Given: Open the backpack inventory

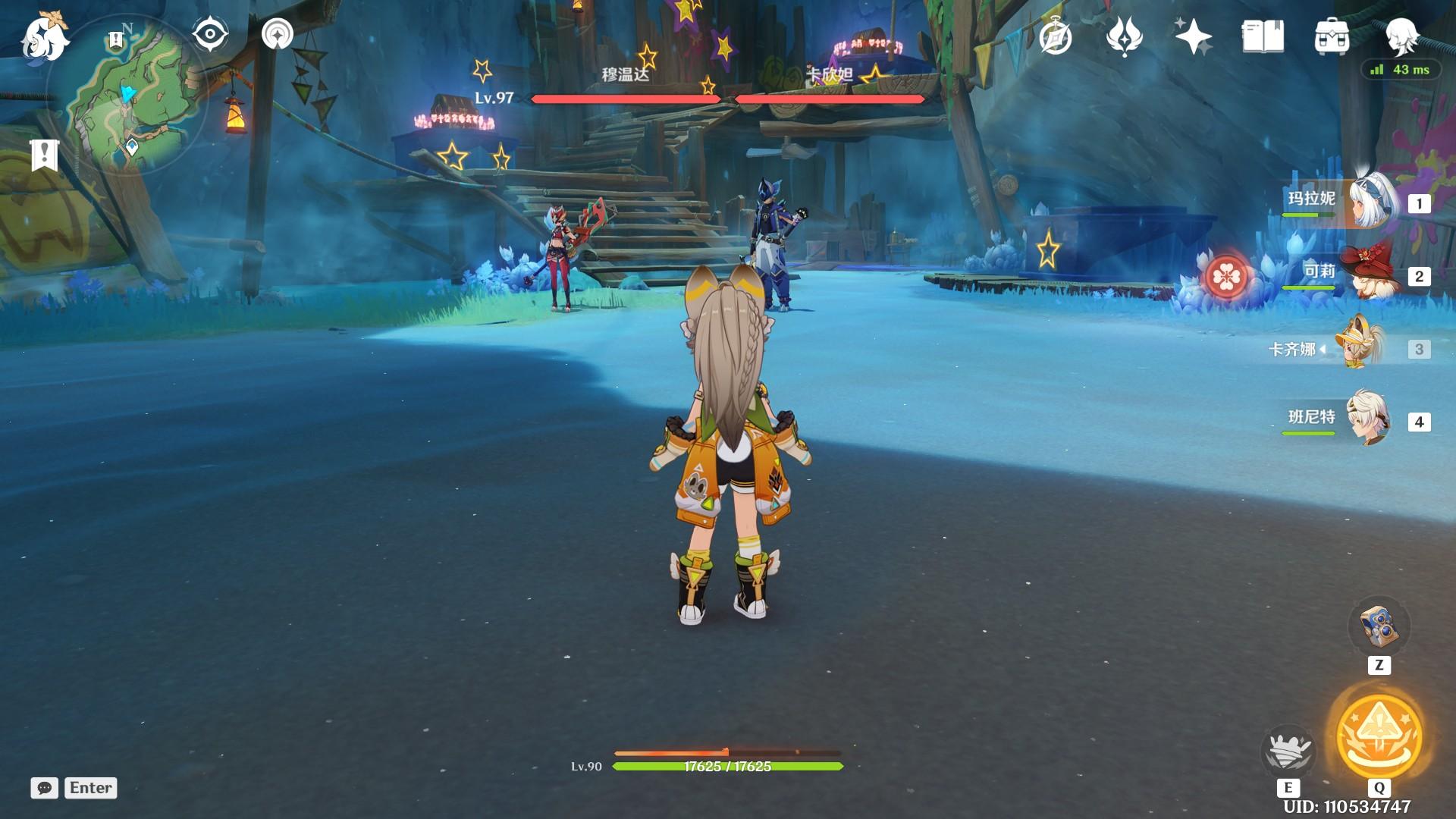Looking at the screenshot, I should point(1332,36).
